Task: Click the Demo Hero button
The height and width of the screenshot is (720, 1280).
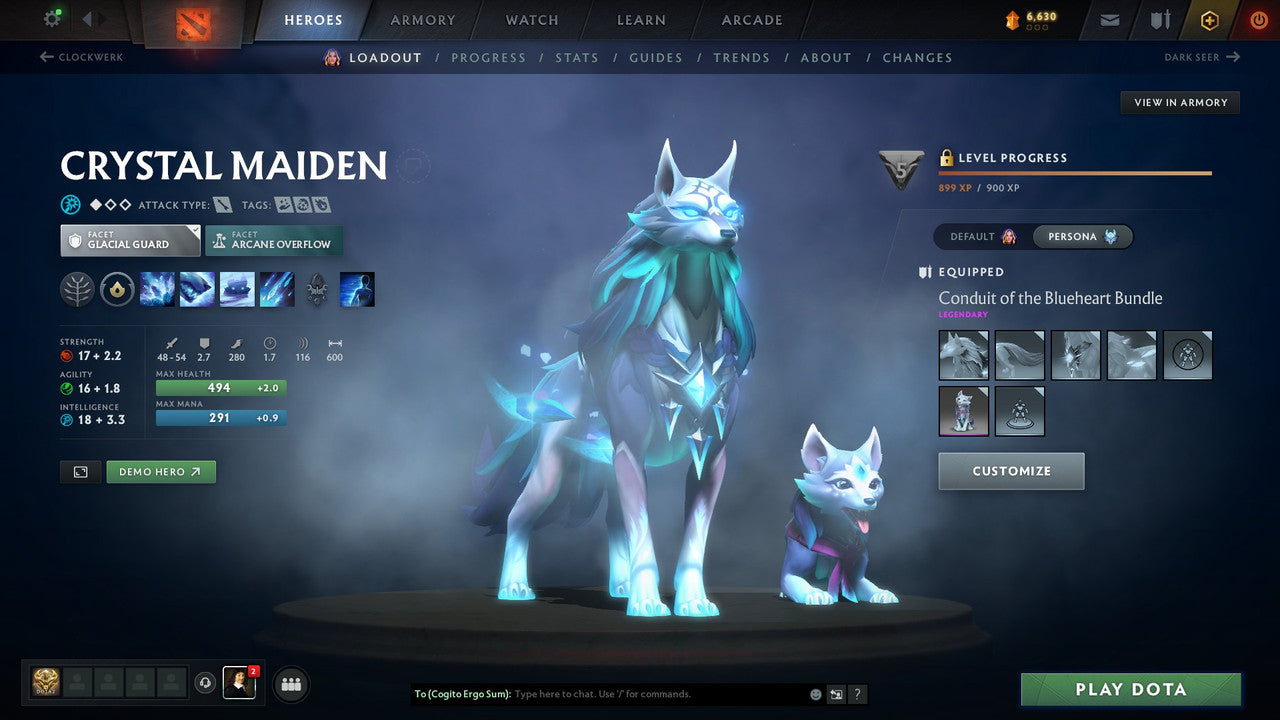Action: (x=160, y=471)
